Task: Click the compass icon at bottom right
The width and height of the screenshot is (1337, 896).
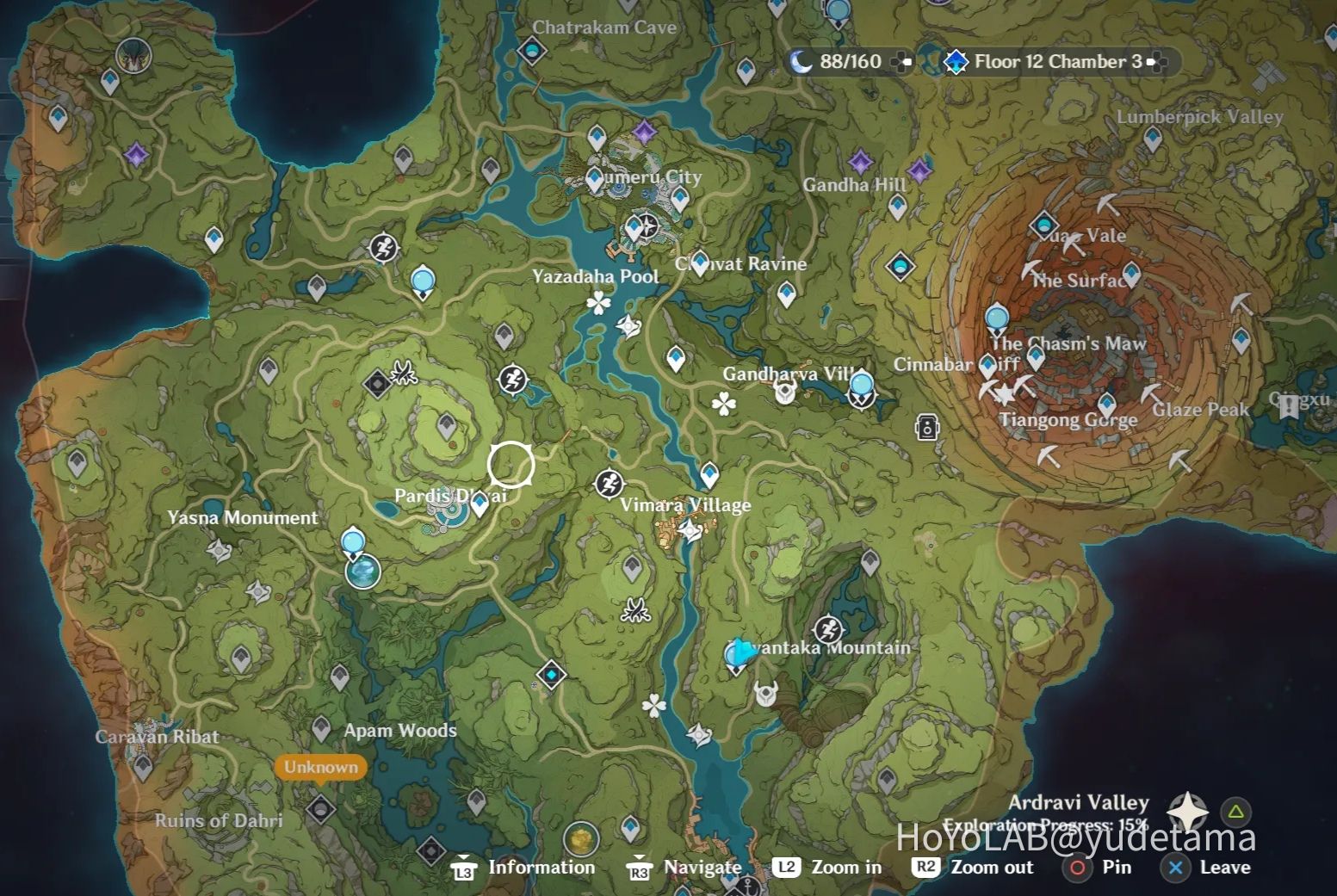Action: click(1188, 812)
